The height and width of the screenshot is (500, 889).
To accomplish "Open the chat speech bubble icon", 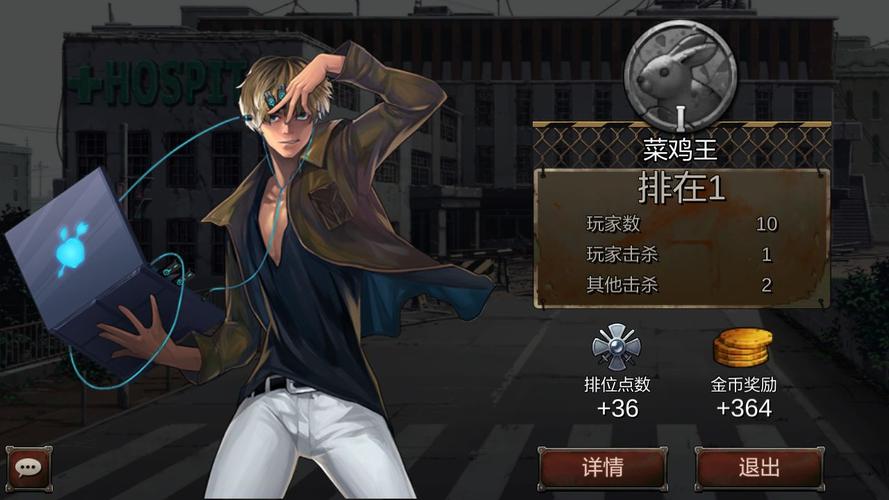I will pos(27,467).
